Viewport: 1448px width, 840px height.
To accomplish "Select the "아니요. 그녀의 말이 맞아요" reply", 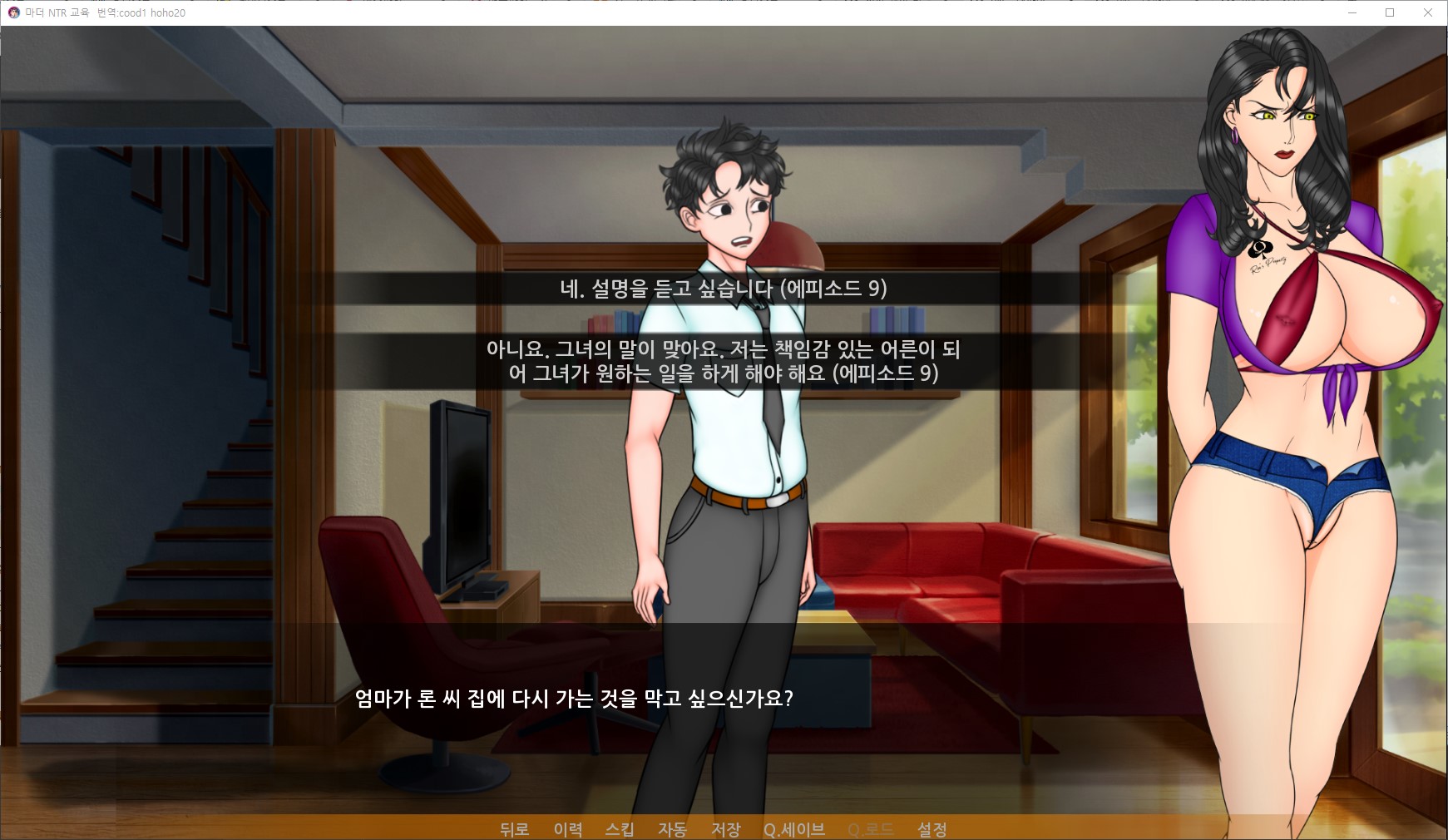I will (x=723, y=361).
